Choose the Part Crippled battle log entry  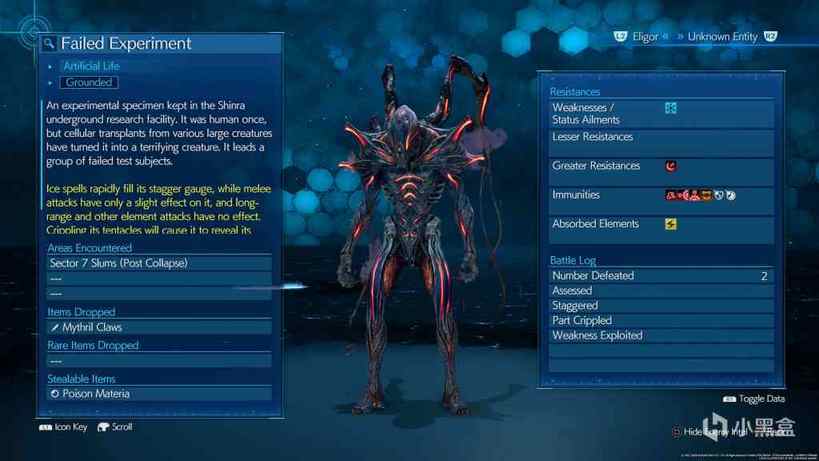[x=660, y=321]
